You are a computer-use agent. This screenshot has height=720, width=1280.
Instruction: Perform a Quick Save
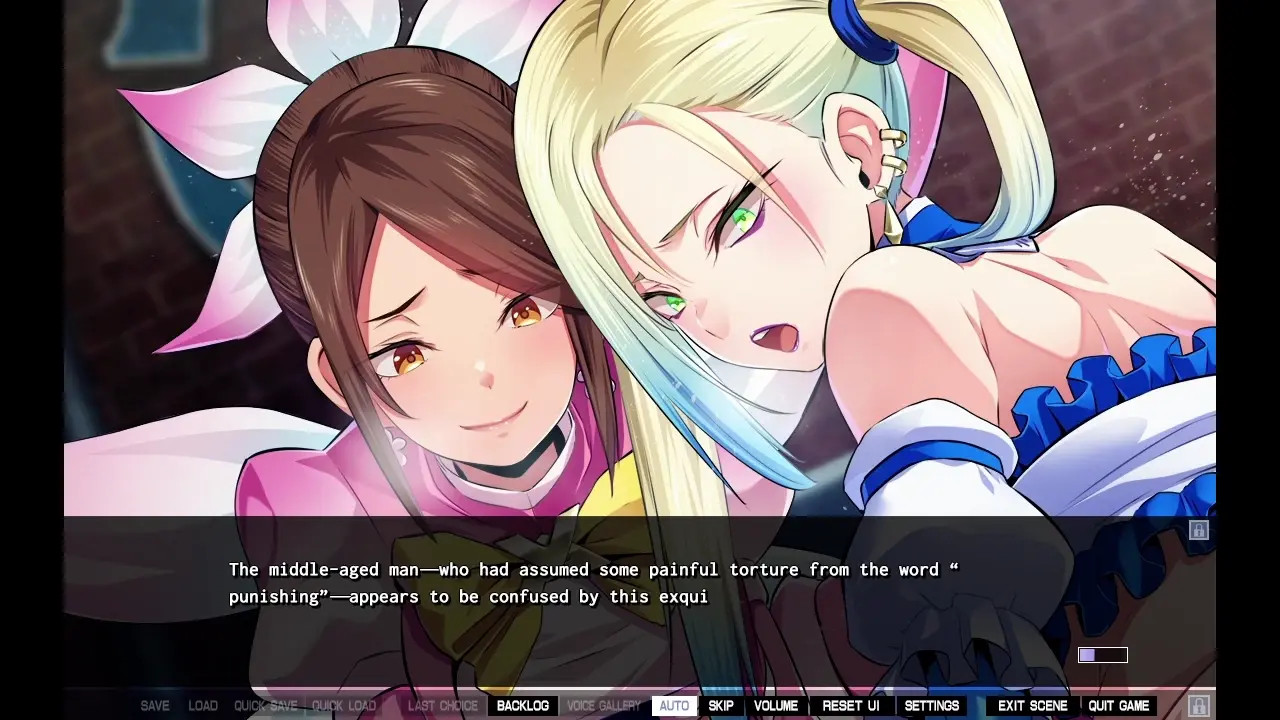pos(266,706)
